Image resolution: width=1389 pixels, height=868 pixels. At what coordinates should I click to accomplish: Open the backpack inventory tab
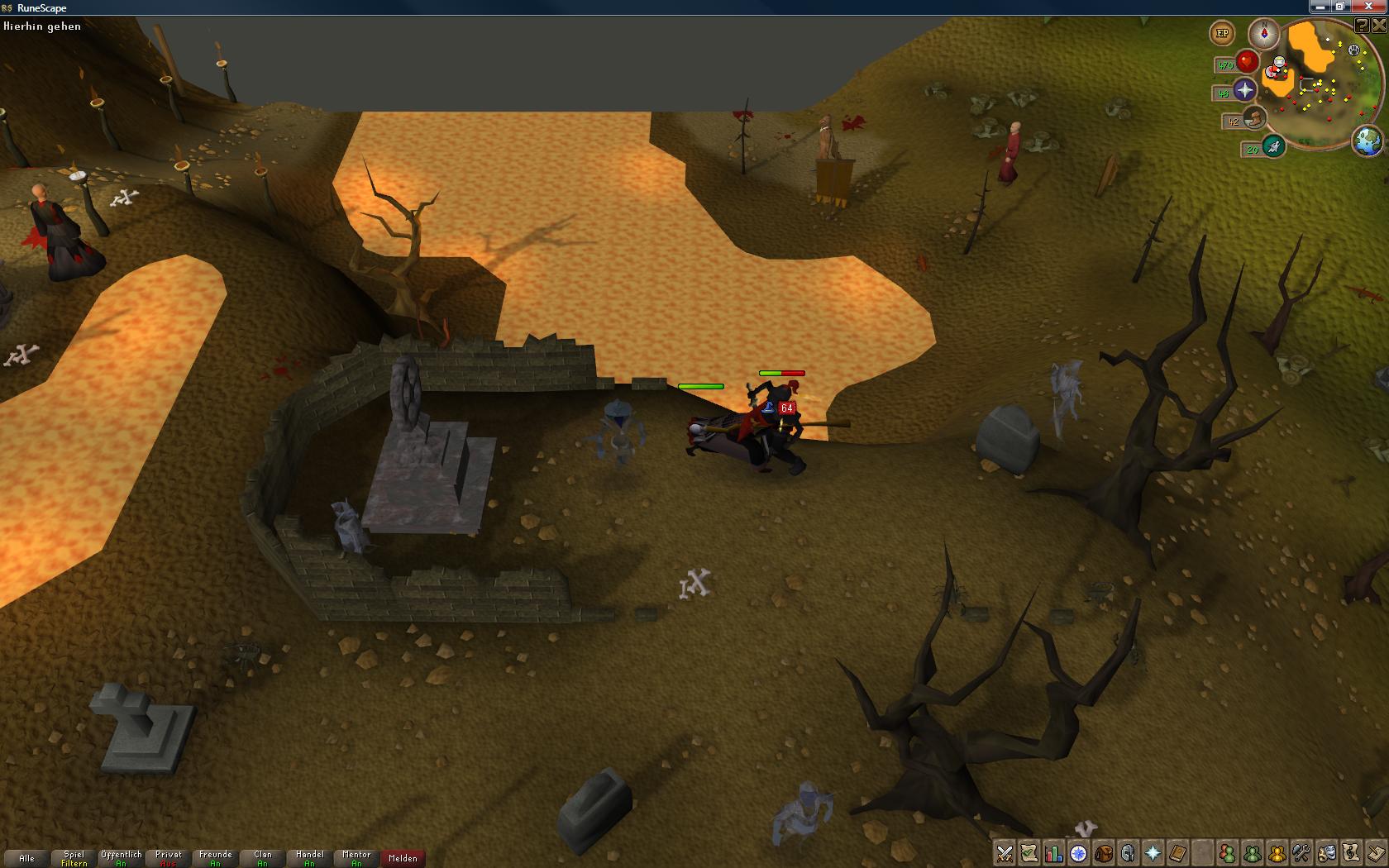click(x=1103, y=853)
